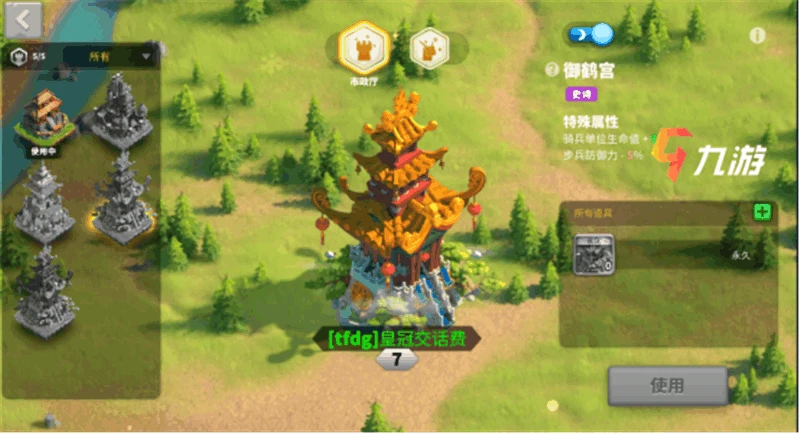Viewport: 800px width, 434px height.
Task: Select the item slot under 所有道具
Action: tap(593, 253)
